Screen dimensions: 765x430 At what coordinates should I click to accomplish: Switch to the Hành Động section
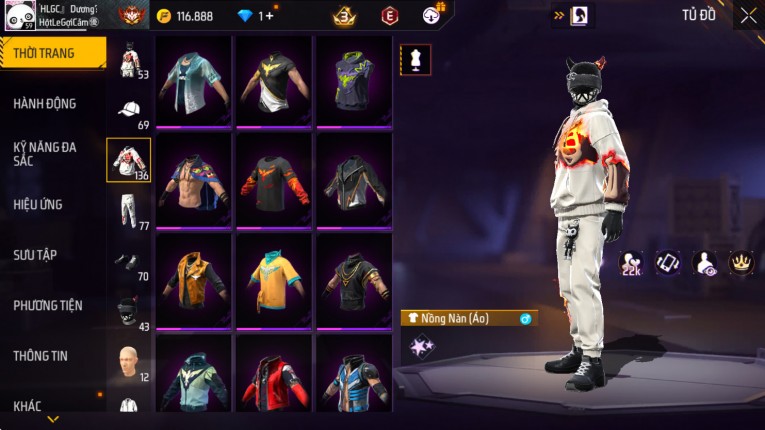45,104
